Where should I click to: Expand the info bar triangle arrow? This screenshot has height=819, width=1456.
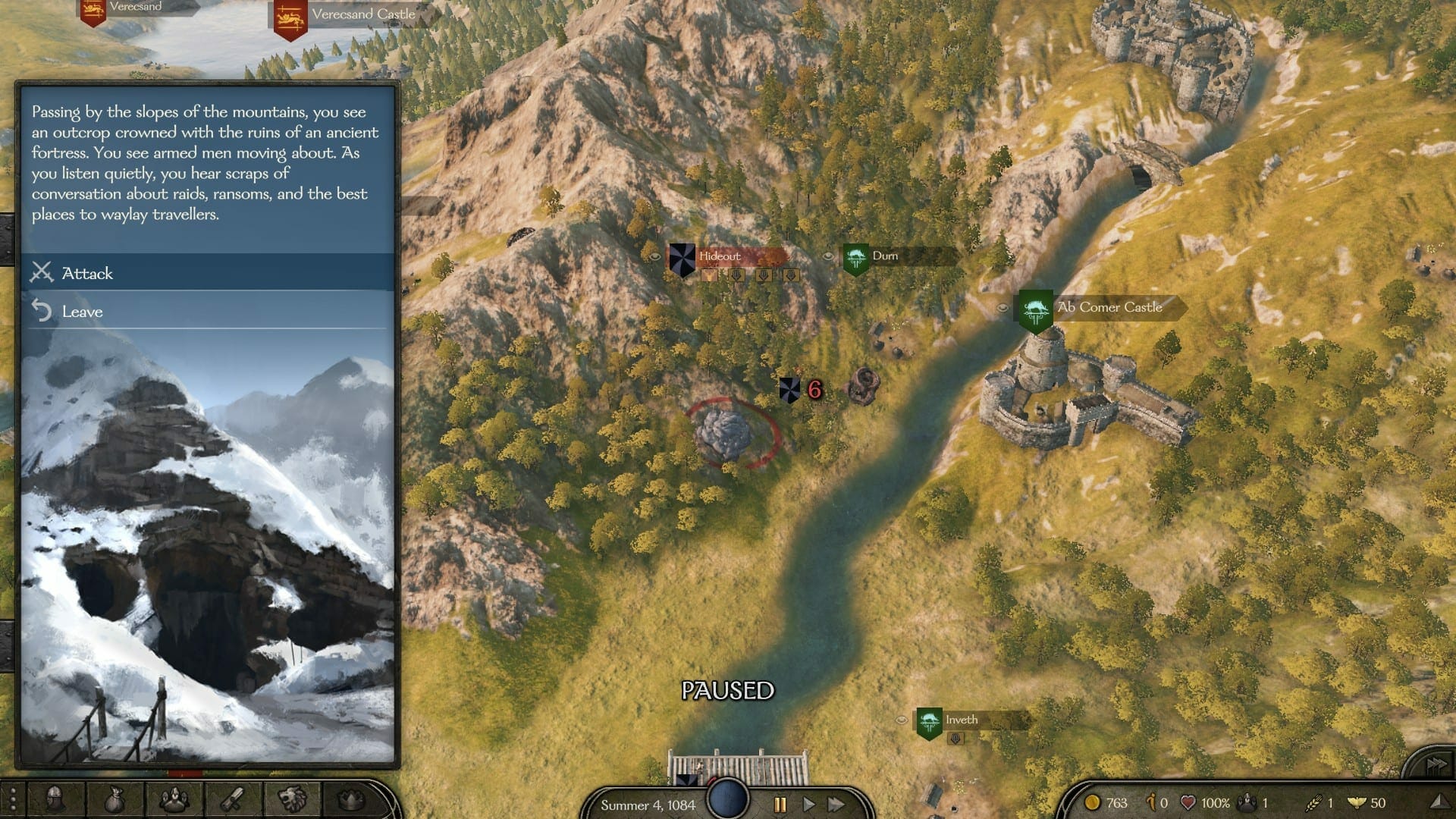click(x=1437, y=802)
